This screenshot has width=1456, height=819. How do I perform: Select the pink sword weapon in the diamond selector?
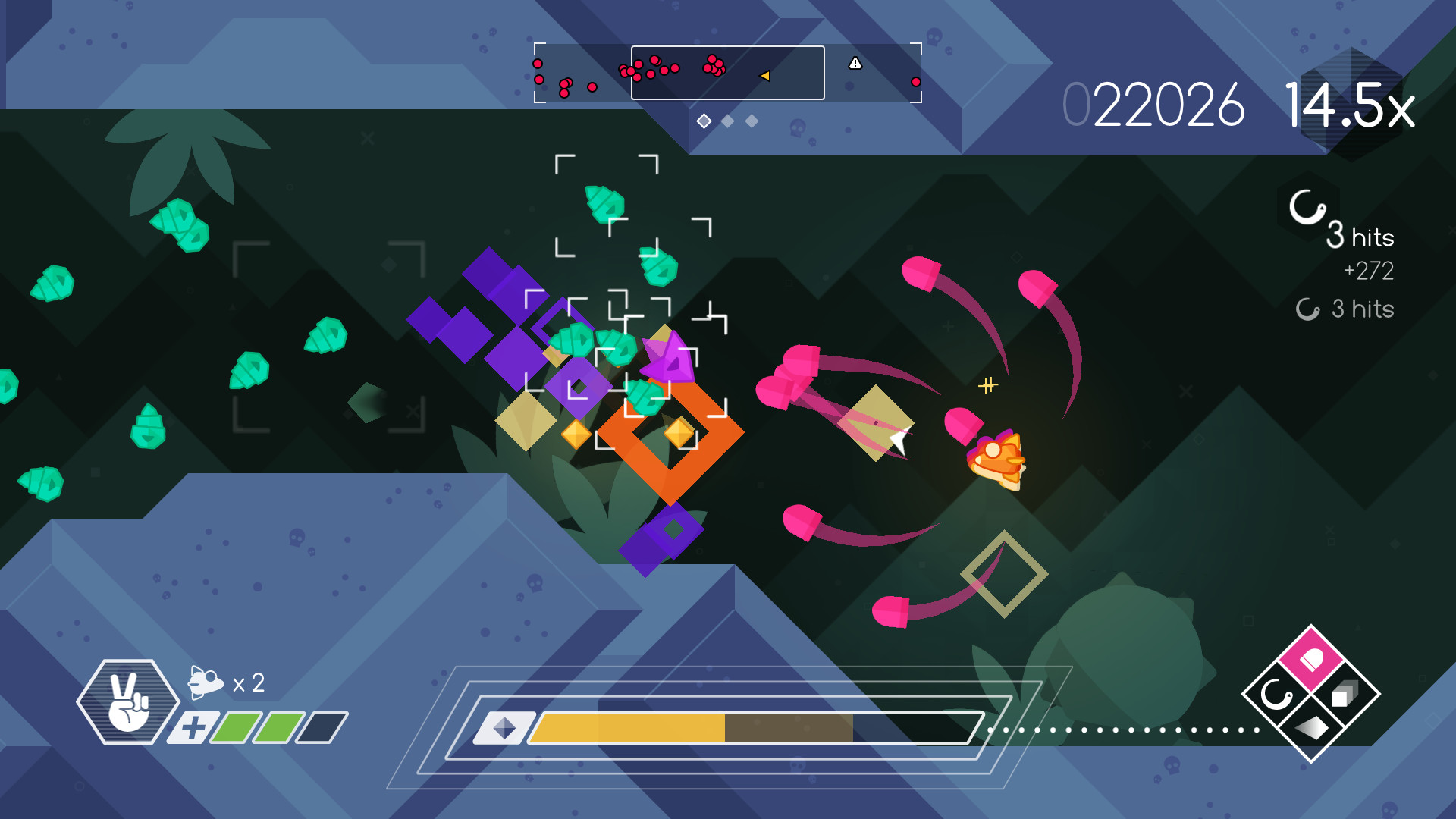point(1312,658)
